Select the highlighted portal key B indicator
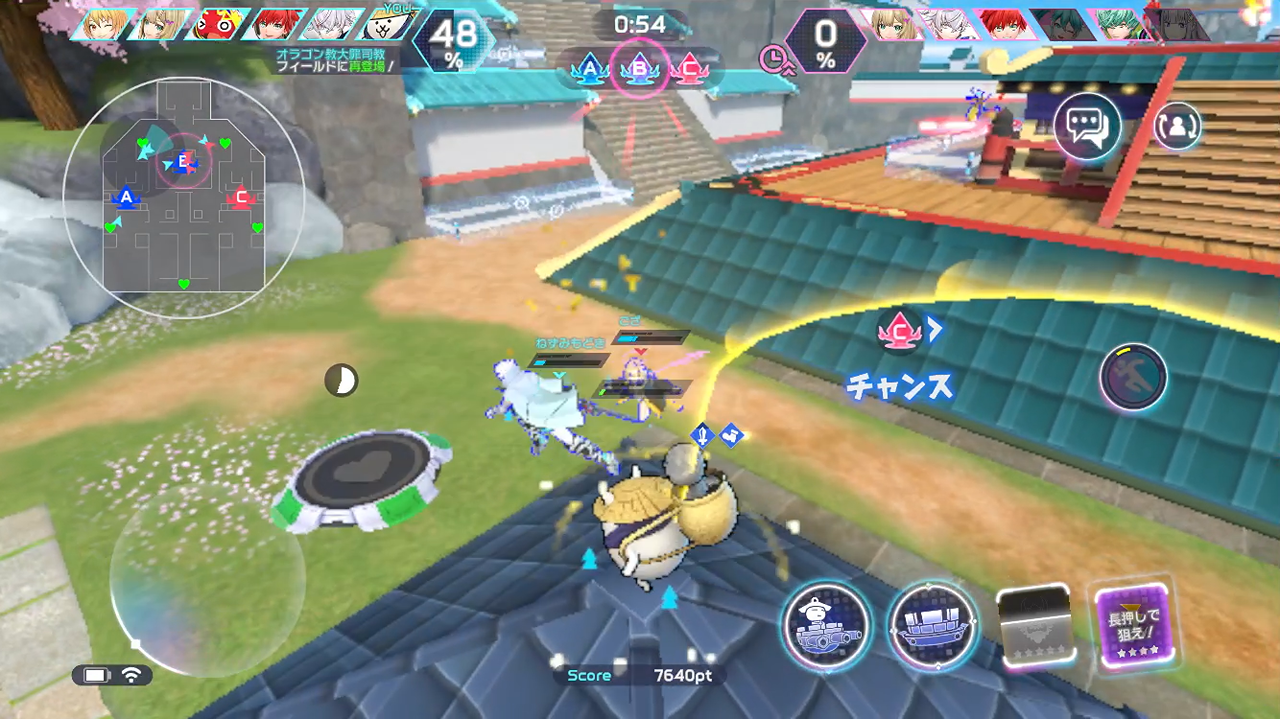 638,69
